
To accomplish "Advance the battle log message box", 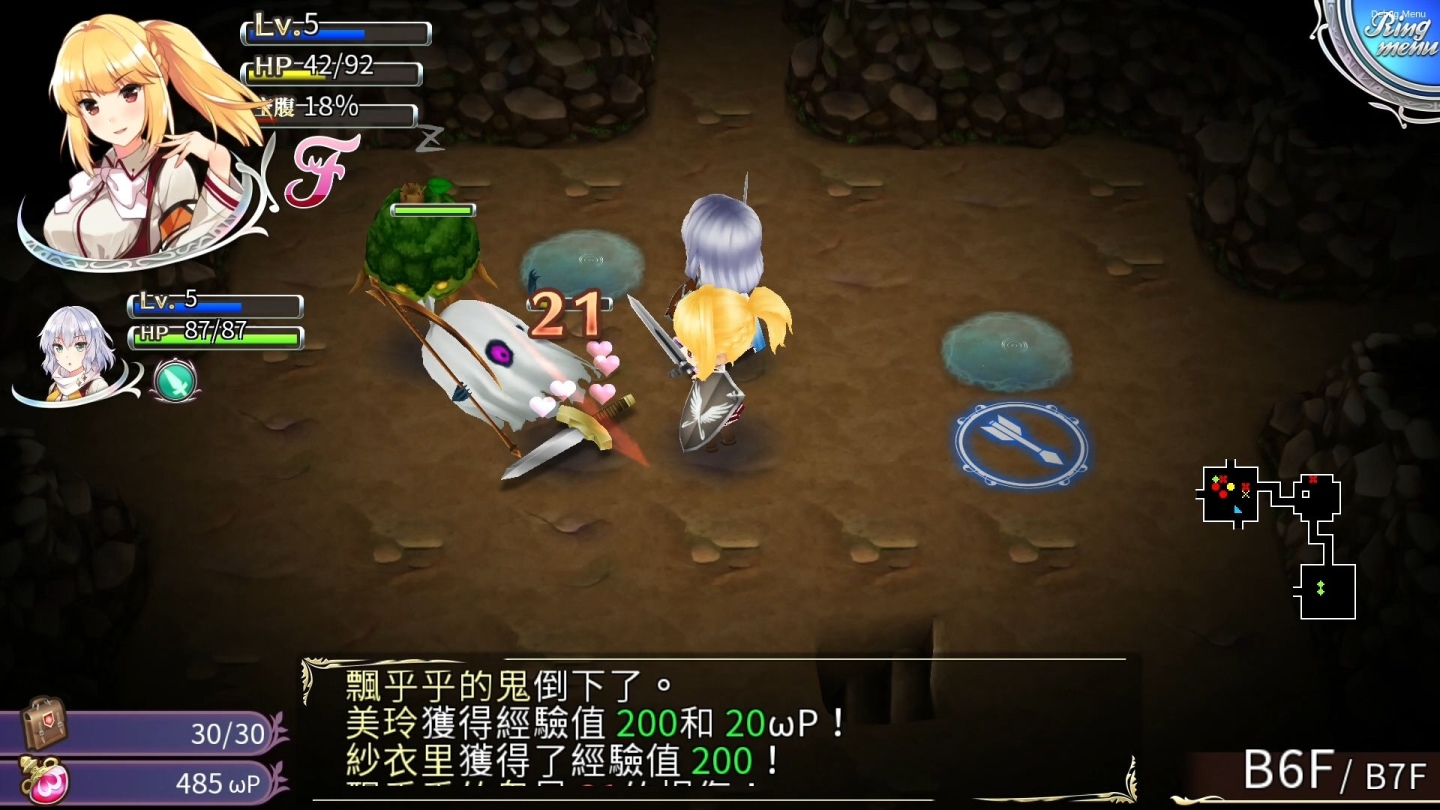I will point(720,730).
